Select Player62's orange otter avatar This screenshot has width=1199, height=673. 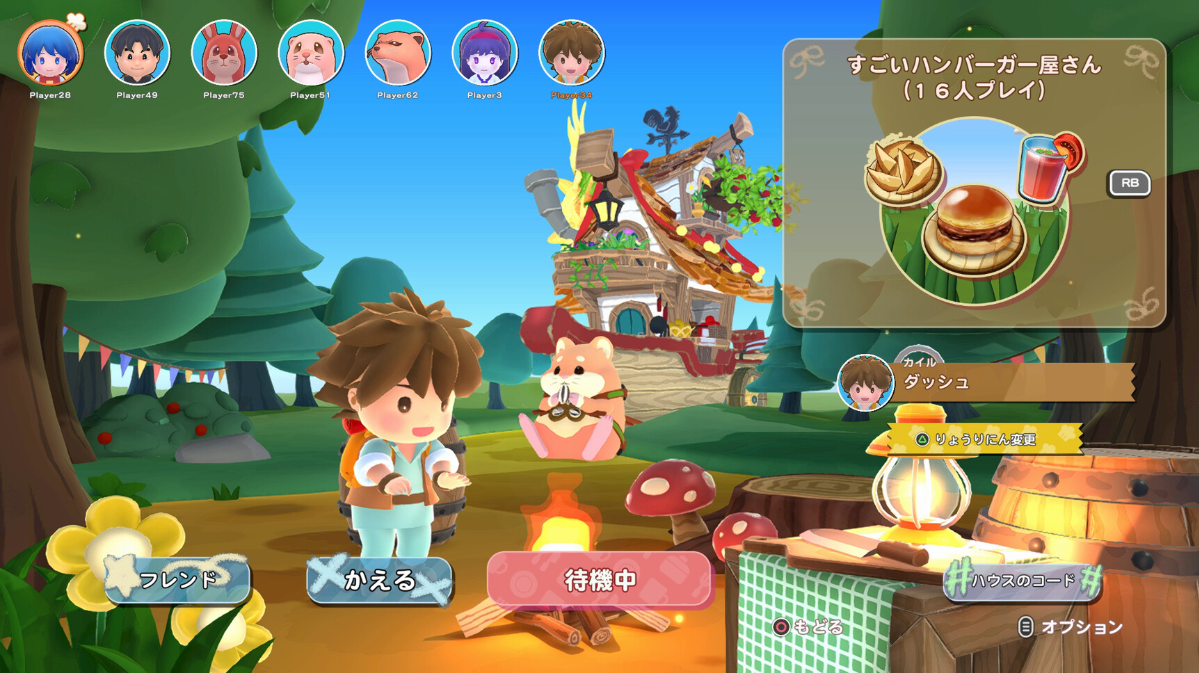click(398, 53)
